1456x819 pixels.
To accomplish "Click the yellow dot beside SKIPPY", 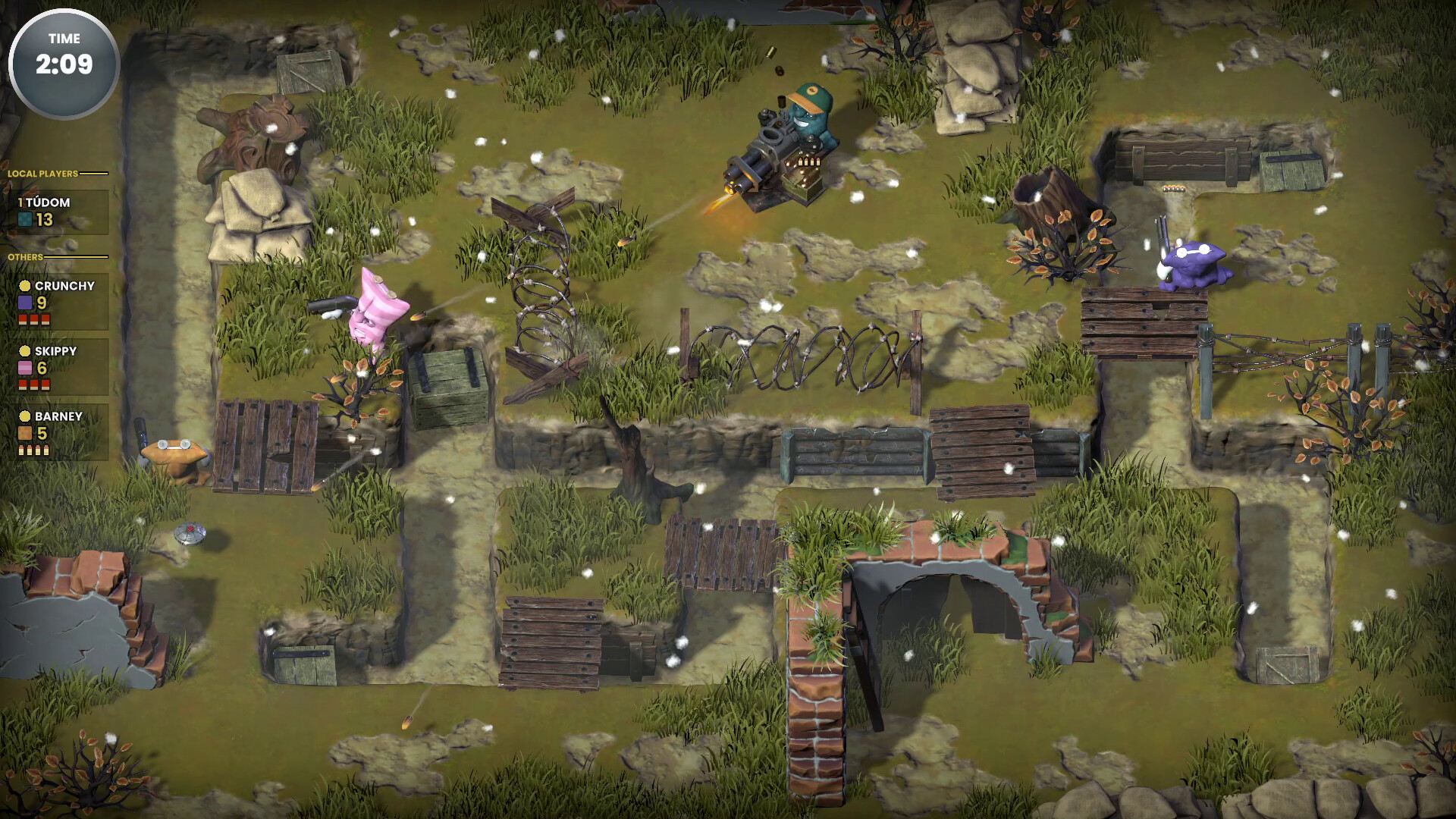I will click(x=24, y=351).
